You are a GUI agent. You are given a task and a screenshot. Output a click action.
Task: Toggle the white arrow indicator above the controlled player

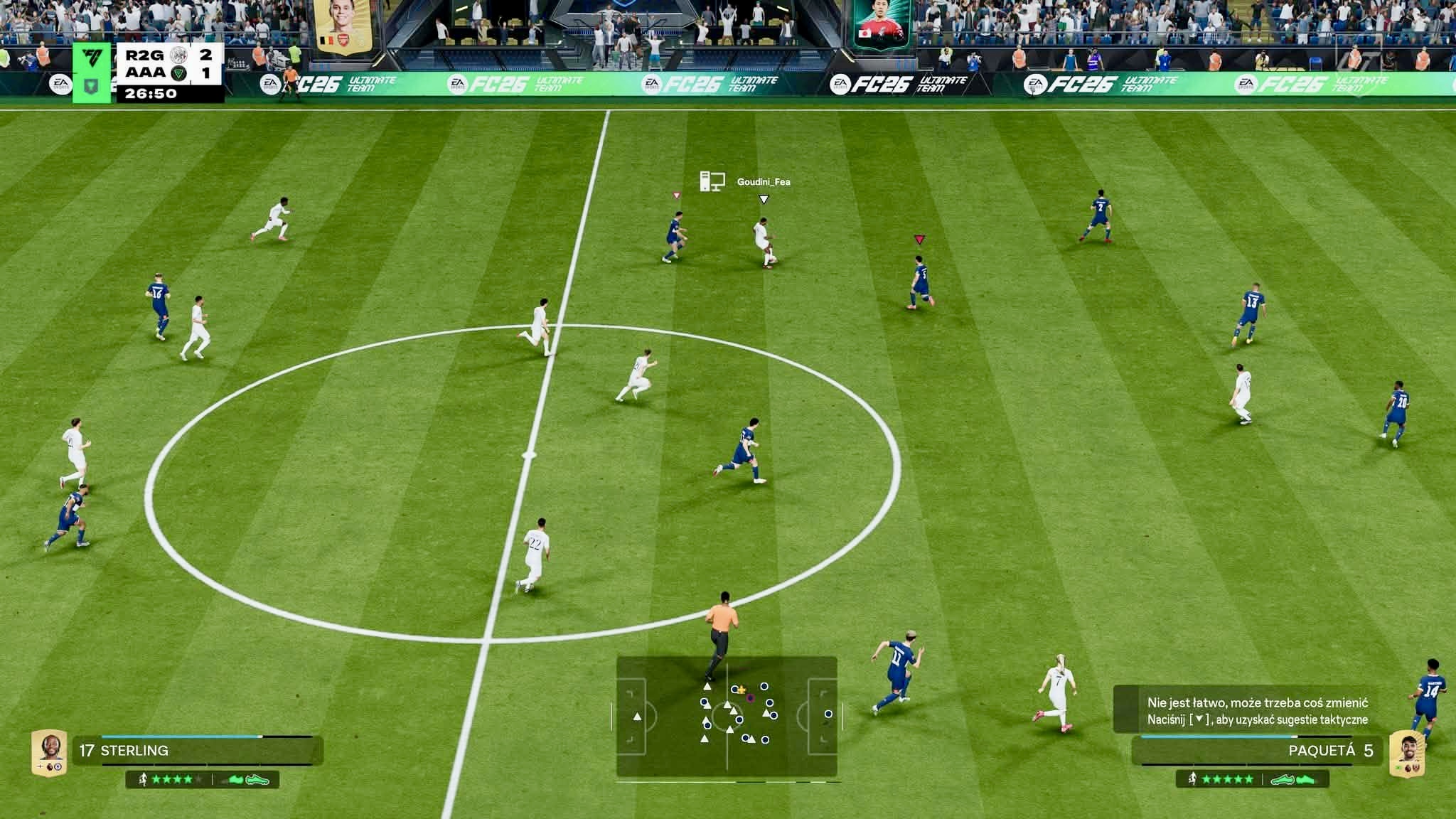(764, 199)
